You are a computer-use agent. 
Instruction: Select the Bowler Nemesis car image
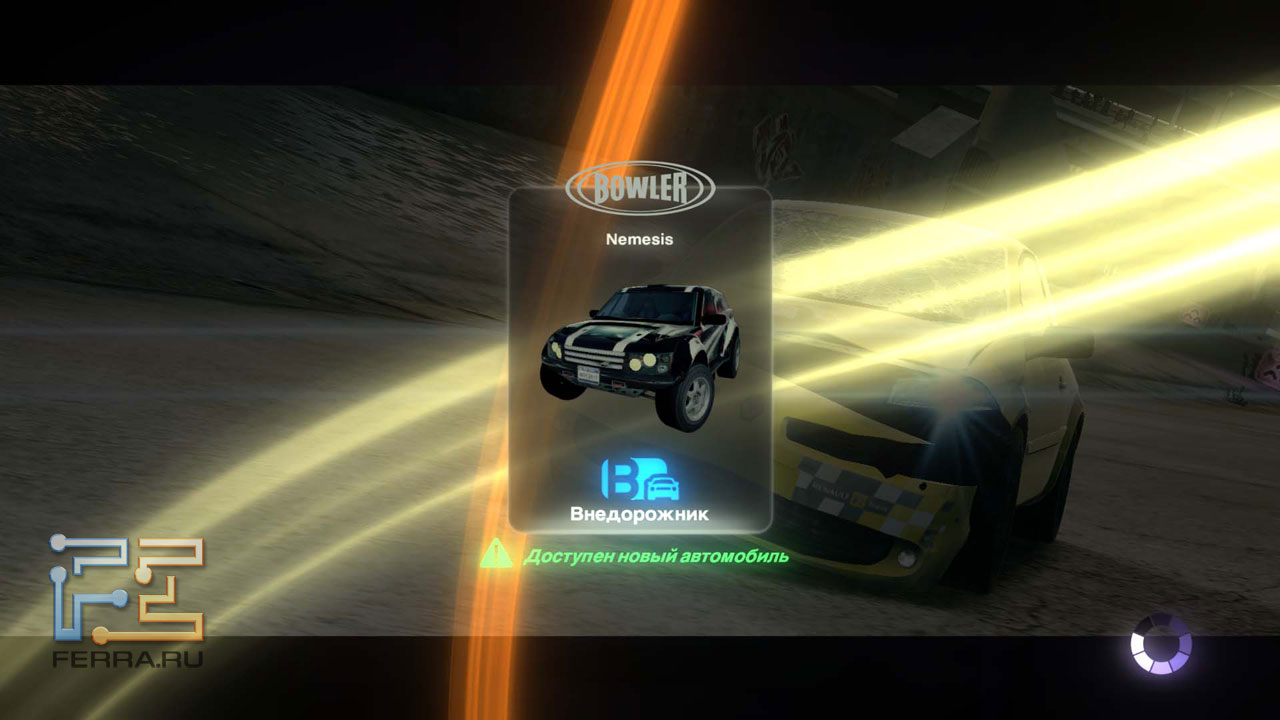[x=640, y=353]
